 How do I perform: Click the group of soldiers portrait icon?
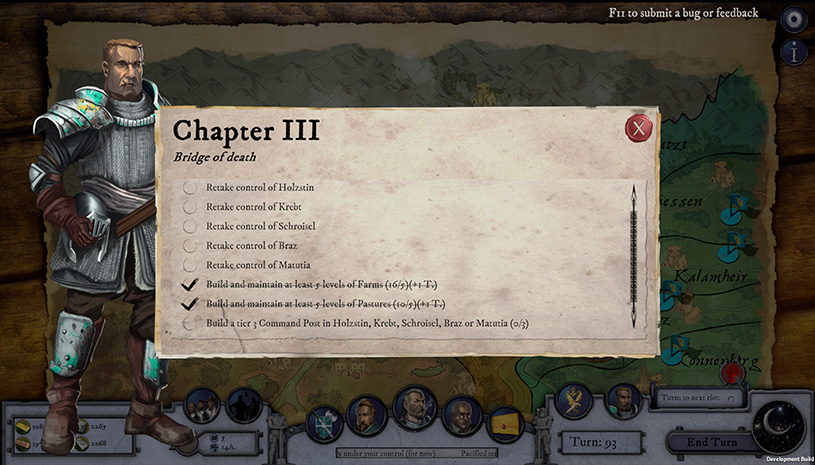click(203, 407)
